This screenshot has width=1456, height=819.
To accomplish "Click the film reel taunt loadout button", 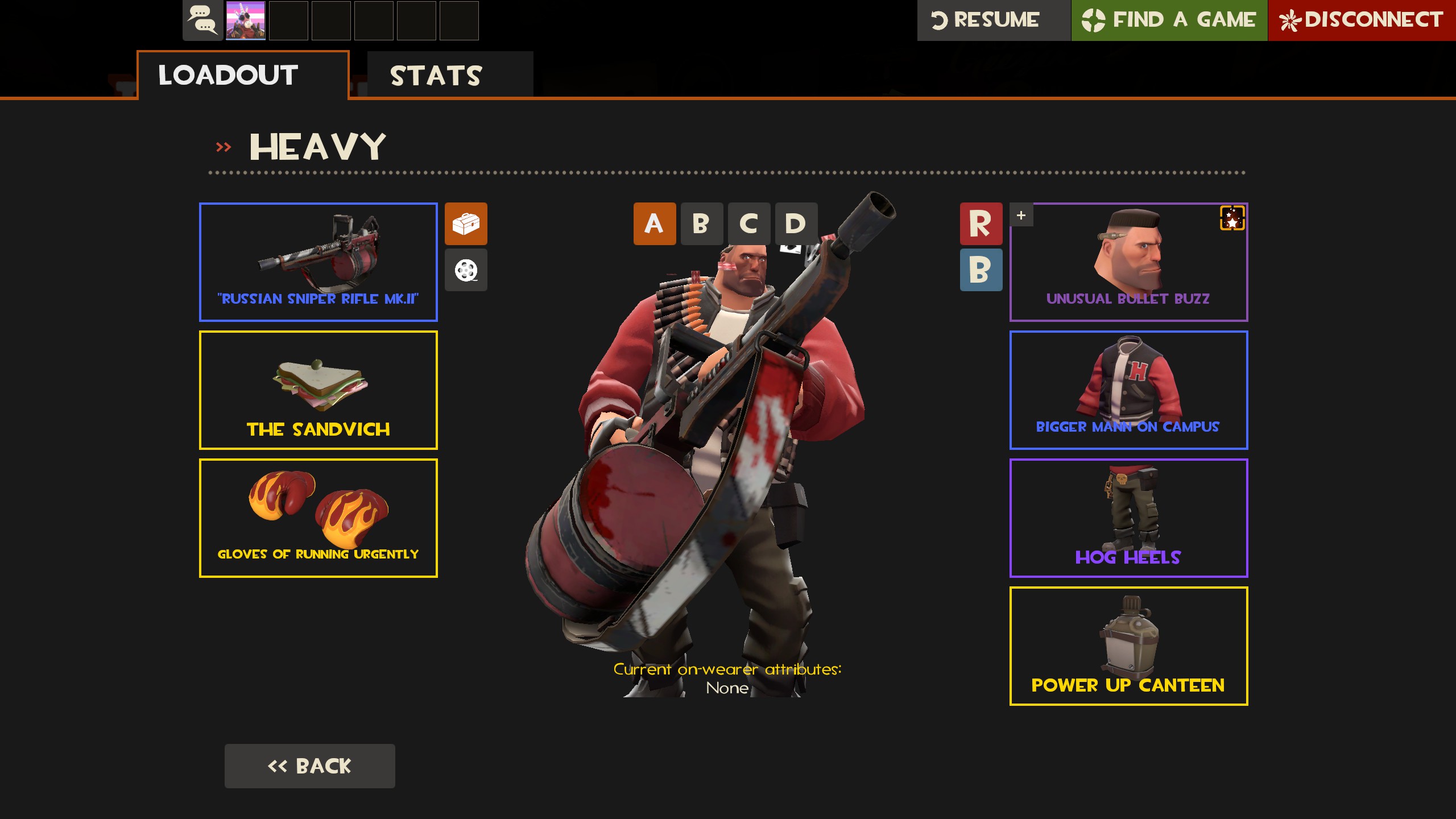I will (x=466, y=270).
